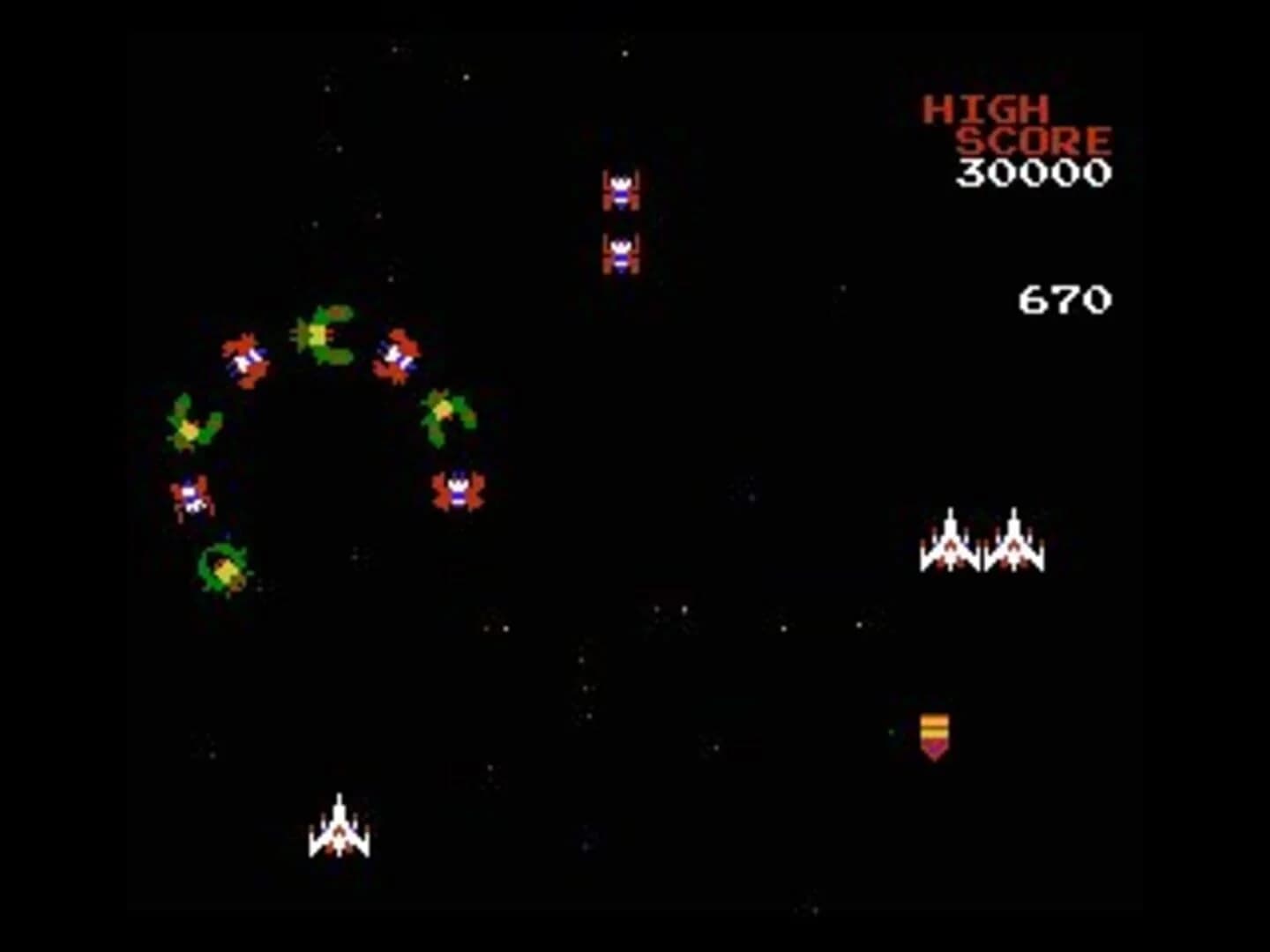Click the green bee on the circle's left side
The width and height of the screenshot is (1270, 952).
tap(190, 423)
